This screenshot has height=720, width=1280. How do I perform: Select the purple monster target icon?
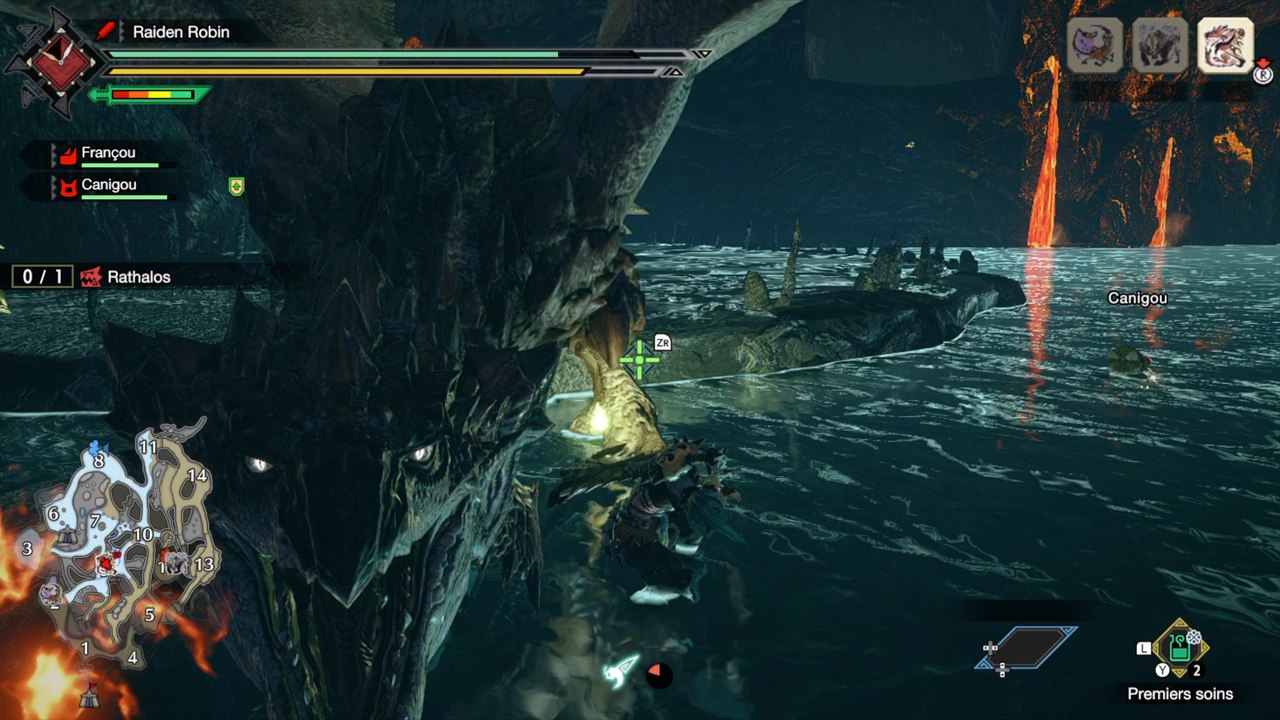pyautogui.click(x=1094, y=45)
